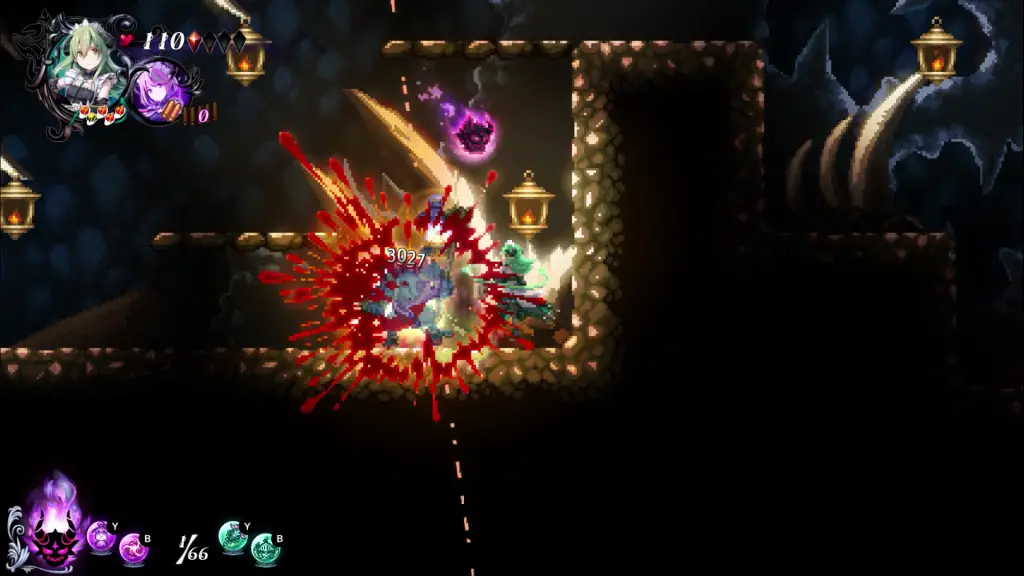This screenshot has height=576, width=1024.
Task: Switch to the purple-haired partner portrait
Action: click(160, 90)
